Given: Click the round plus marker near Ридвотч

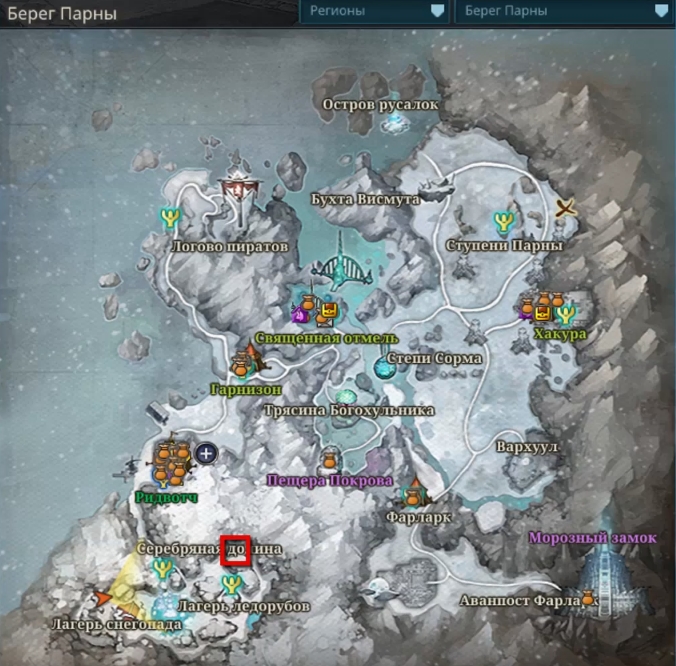Looking at the screenshot, I should (x=207, y=453).
